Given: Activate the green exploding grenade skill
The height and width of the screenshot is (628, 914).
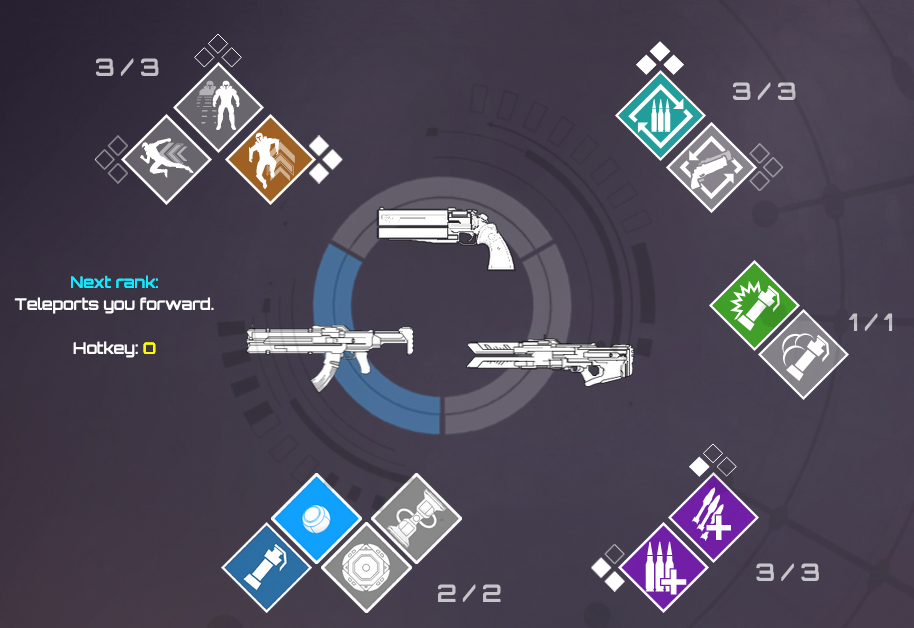Looking at the screenshot, I should click(x=754, y=304).
